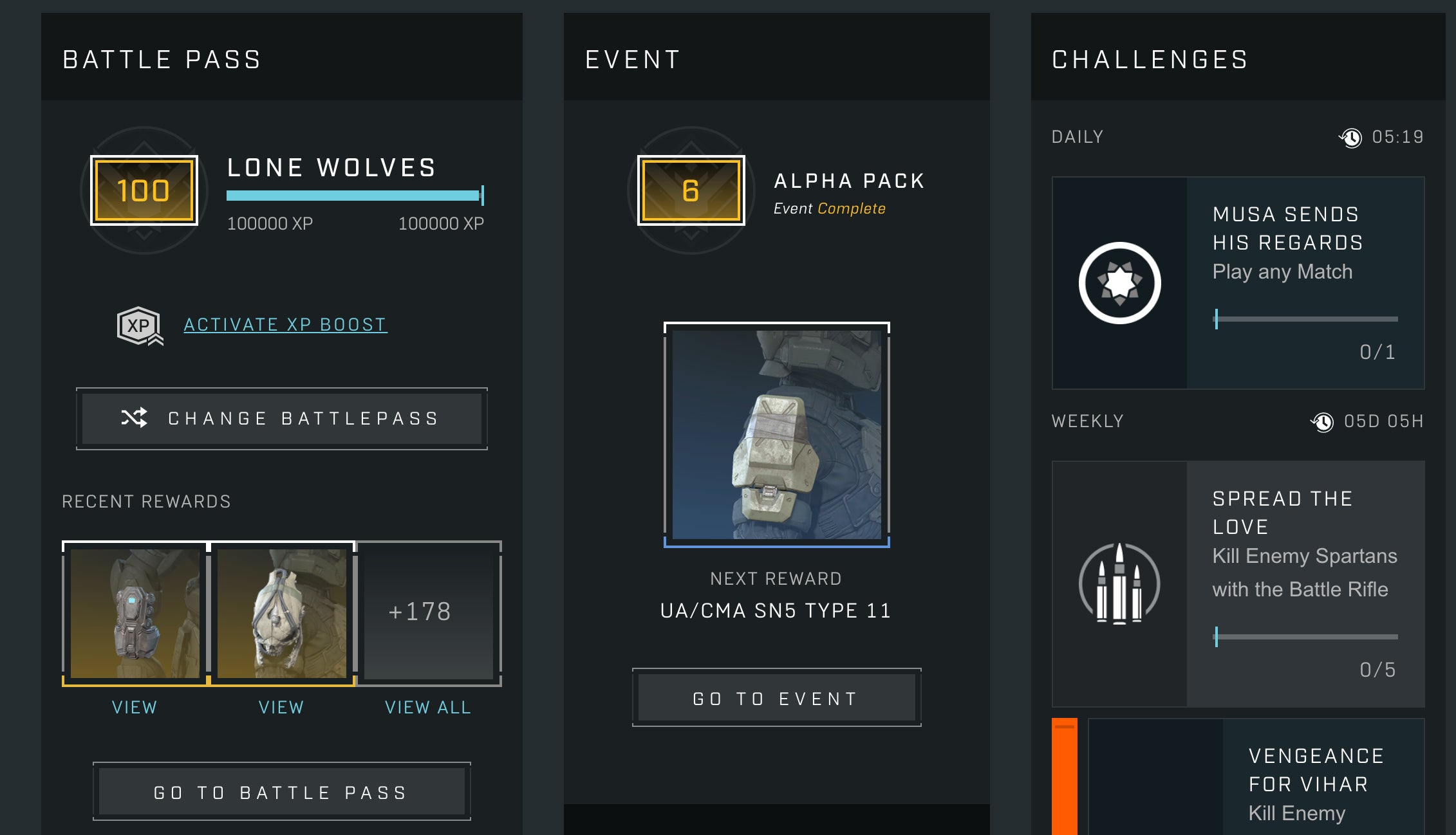Select the star icon on Musa Sends His Regards

[1118, 281]
